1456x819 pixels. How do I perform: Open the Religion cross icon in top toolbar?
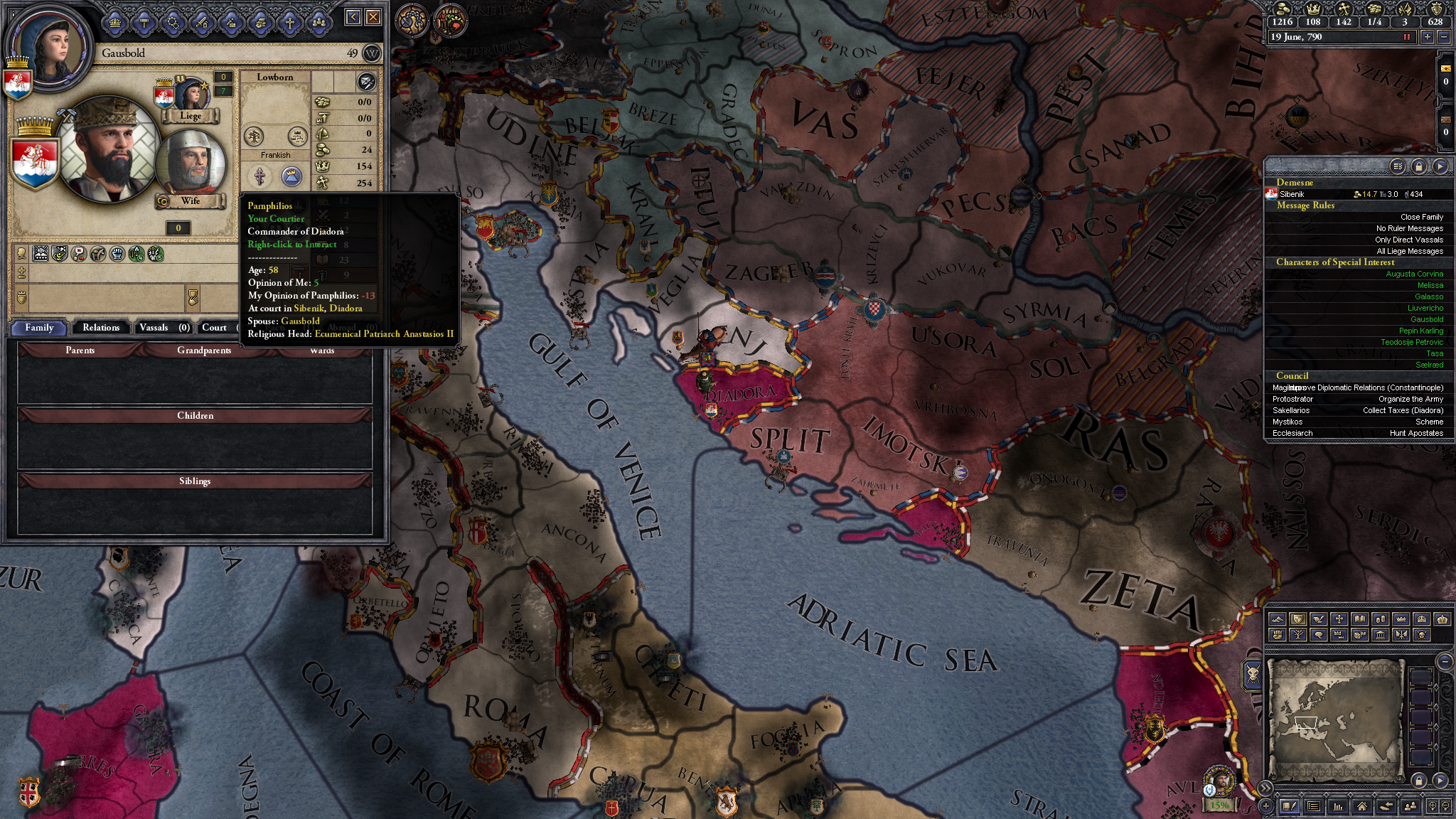tap(289, 22)
